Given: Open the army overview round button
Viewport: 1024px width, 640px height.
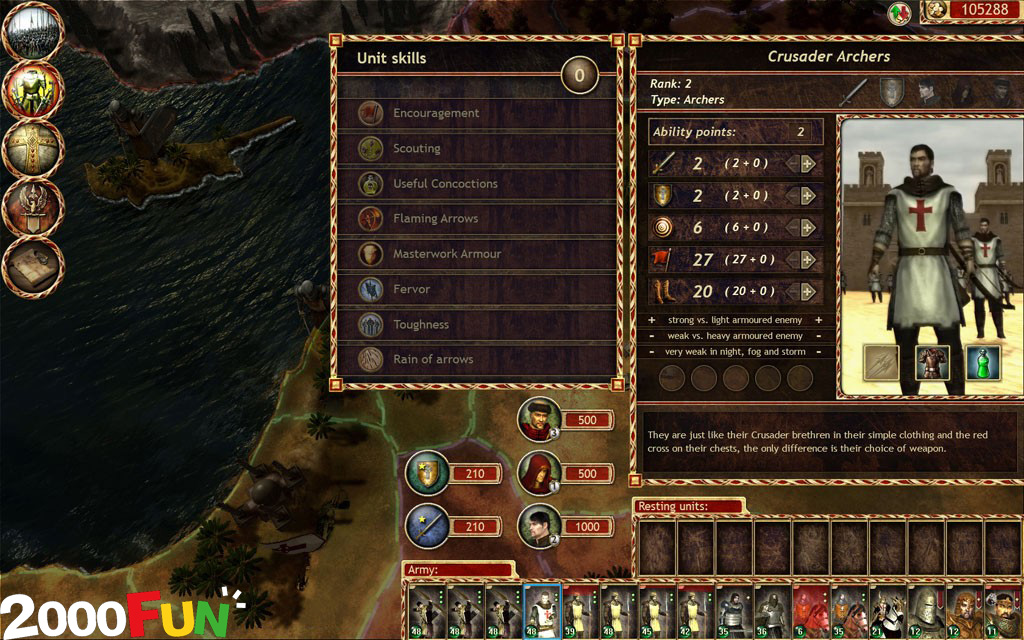Looking at the screenshot, I should pyautogui.click(x=34, y=33).
